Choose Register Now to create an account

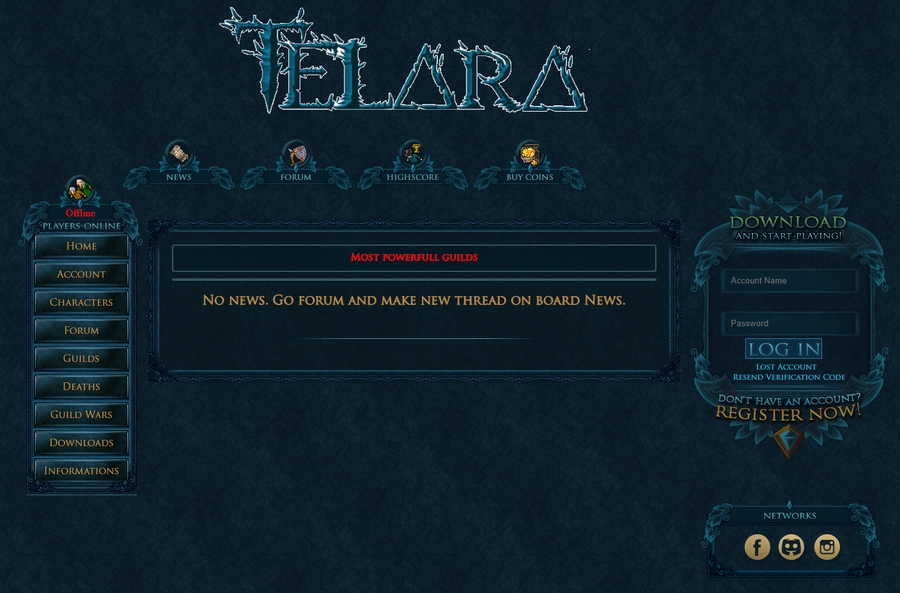pyautogui.click(x=788, y=412)
